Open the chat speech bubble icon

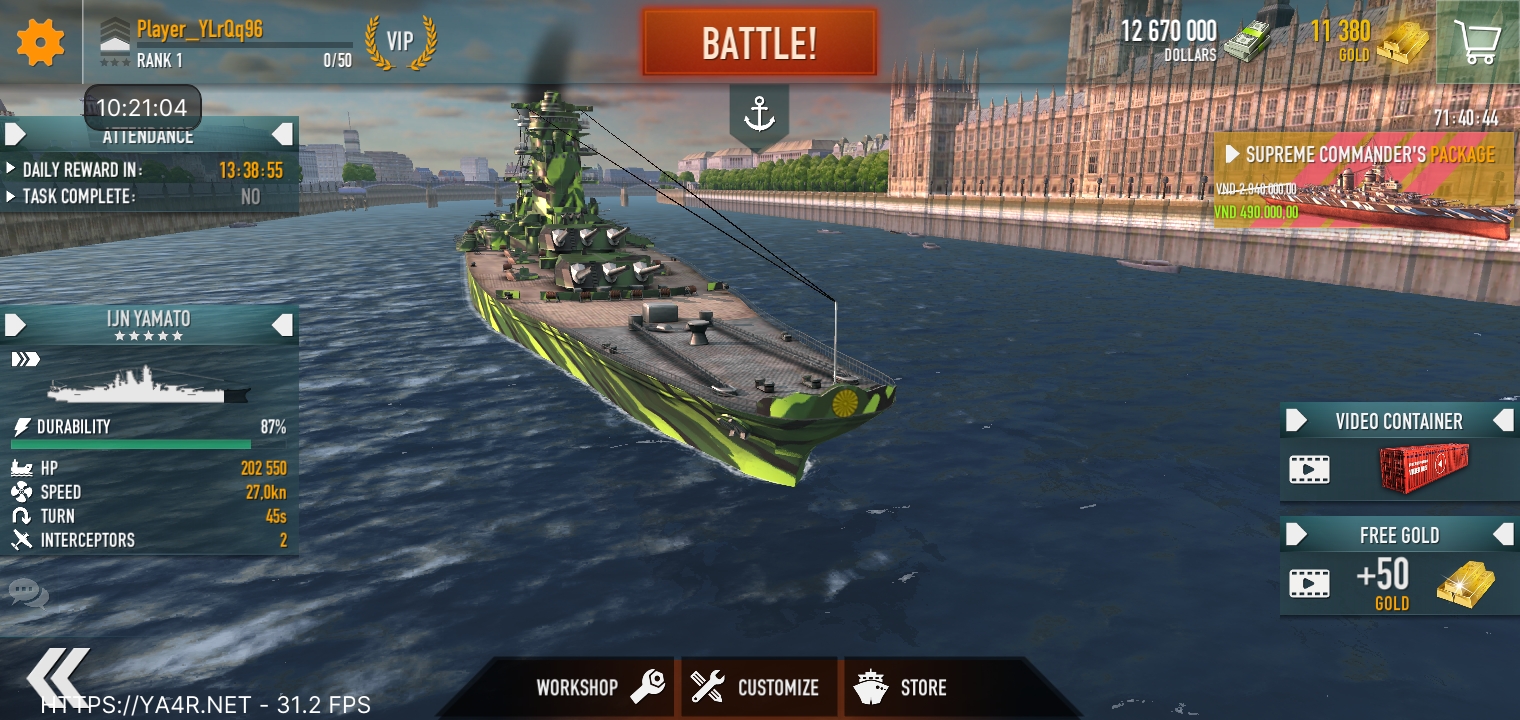click(28, 594)
